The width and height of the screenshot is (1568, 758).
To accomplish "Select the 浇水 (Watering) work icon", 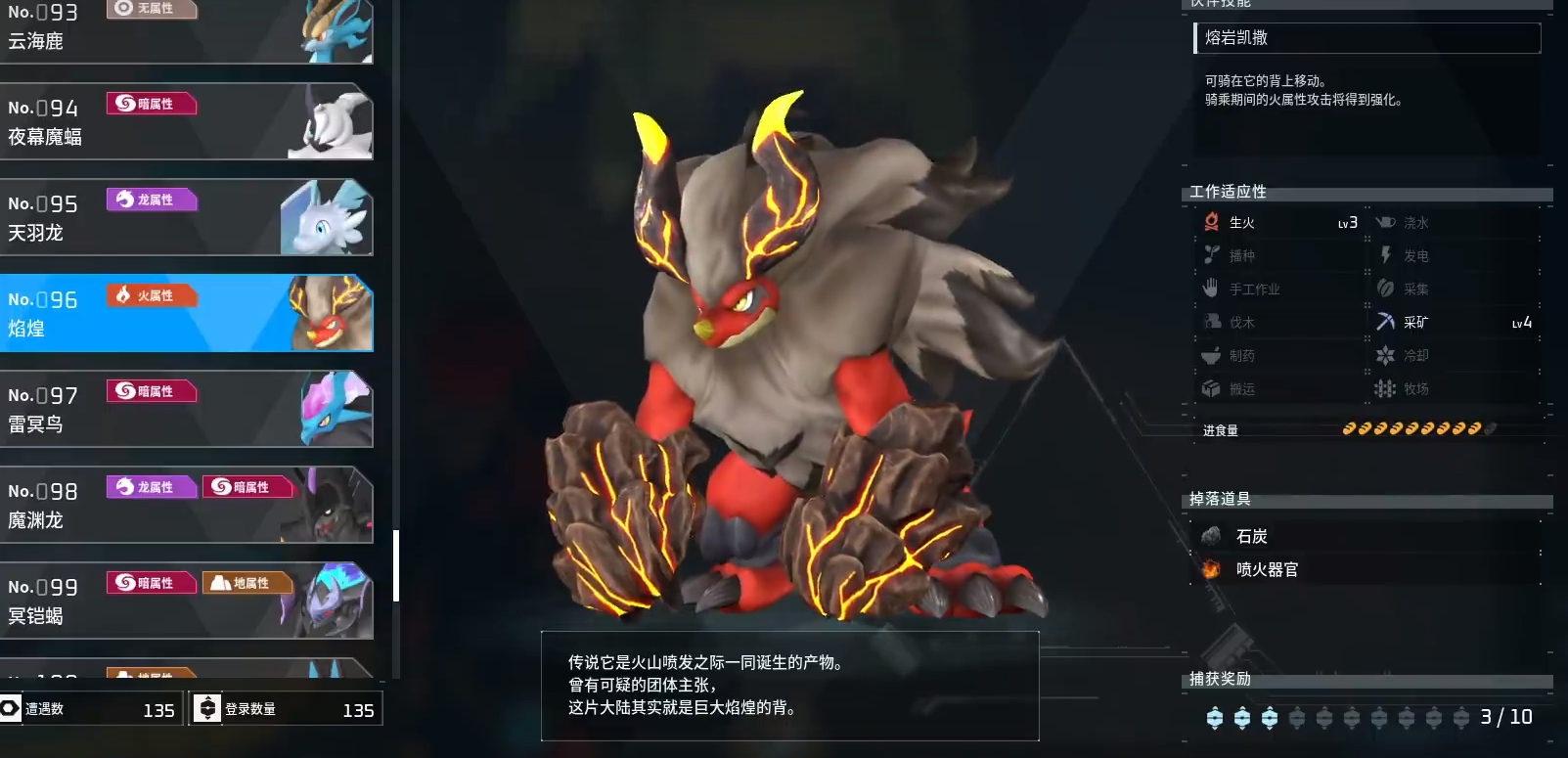I will tap(1385, 222).
